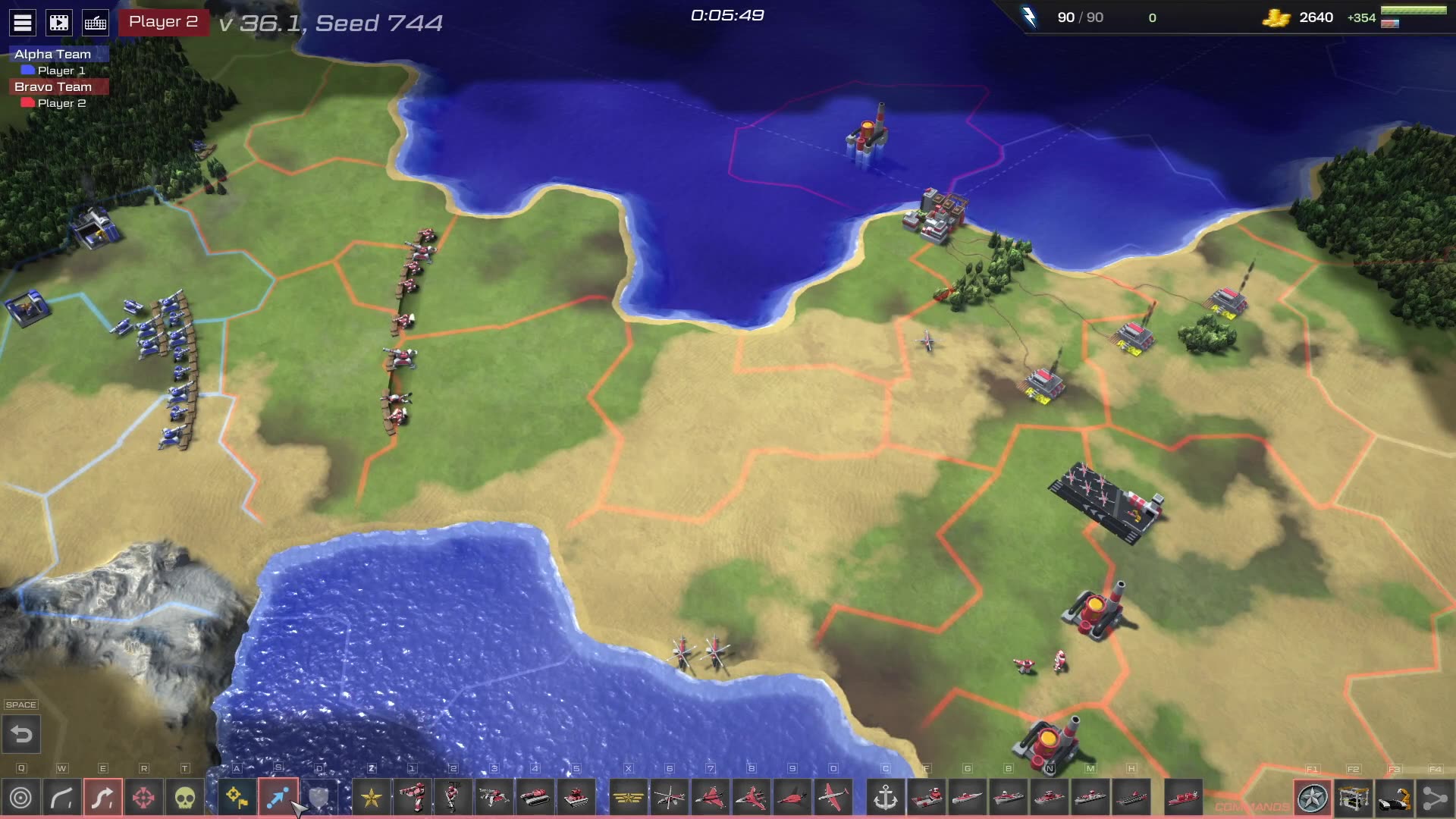Viewport: 1456px width, 819px height.
Task: Select the concentric circles target command
Action: [21, 798]
